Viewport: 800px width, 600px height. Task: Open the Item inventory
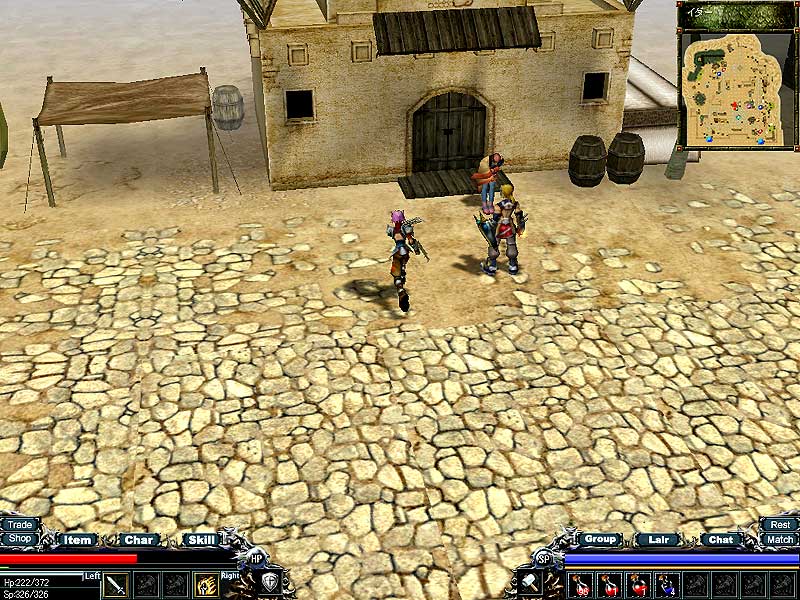click(x=77, y=540)
